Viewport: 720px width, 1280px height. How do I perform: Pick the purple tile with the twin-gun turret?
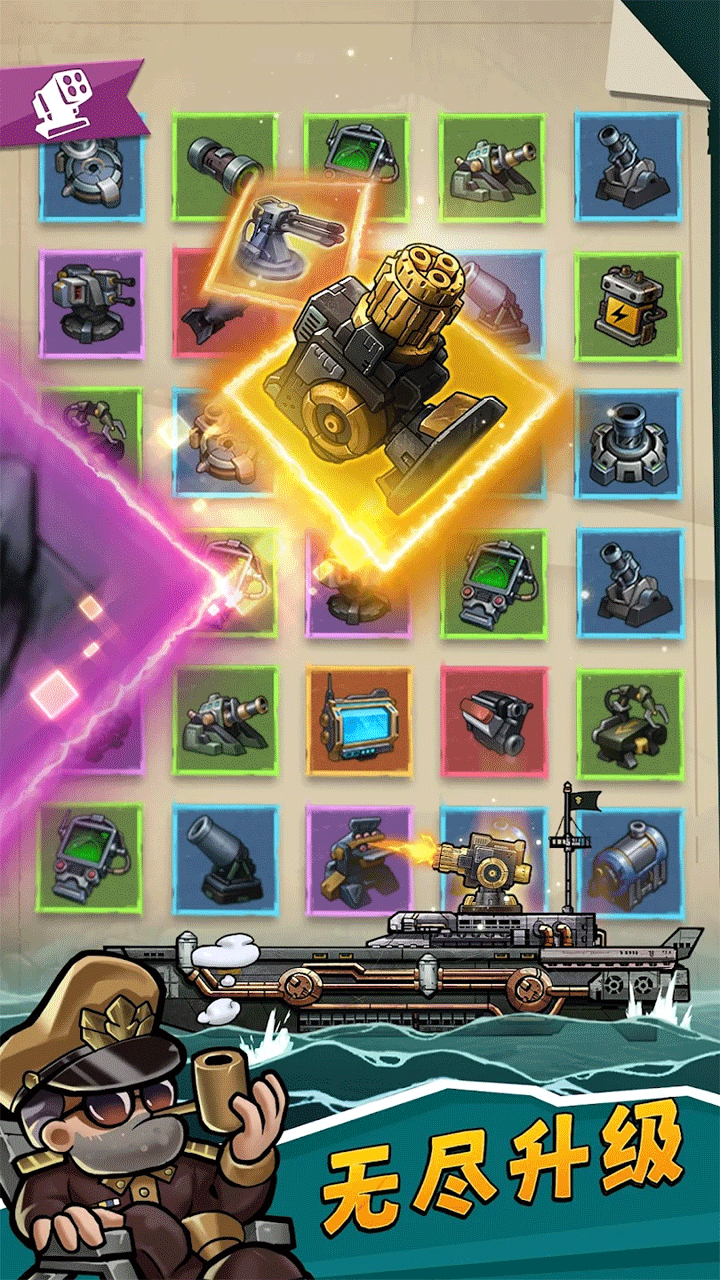(x=92, y=303)
